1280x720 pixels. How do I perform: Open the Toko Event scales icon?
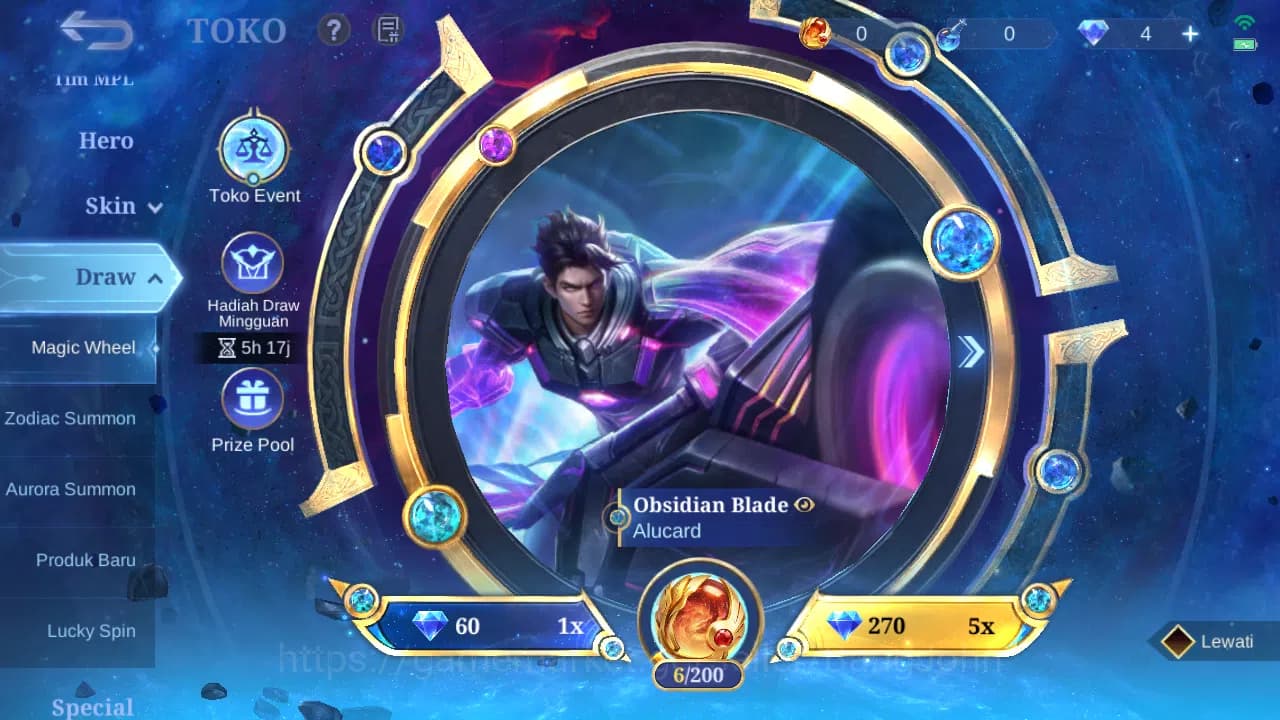[x=253, y=147]
